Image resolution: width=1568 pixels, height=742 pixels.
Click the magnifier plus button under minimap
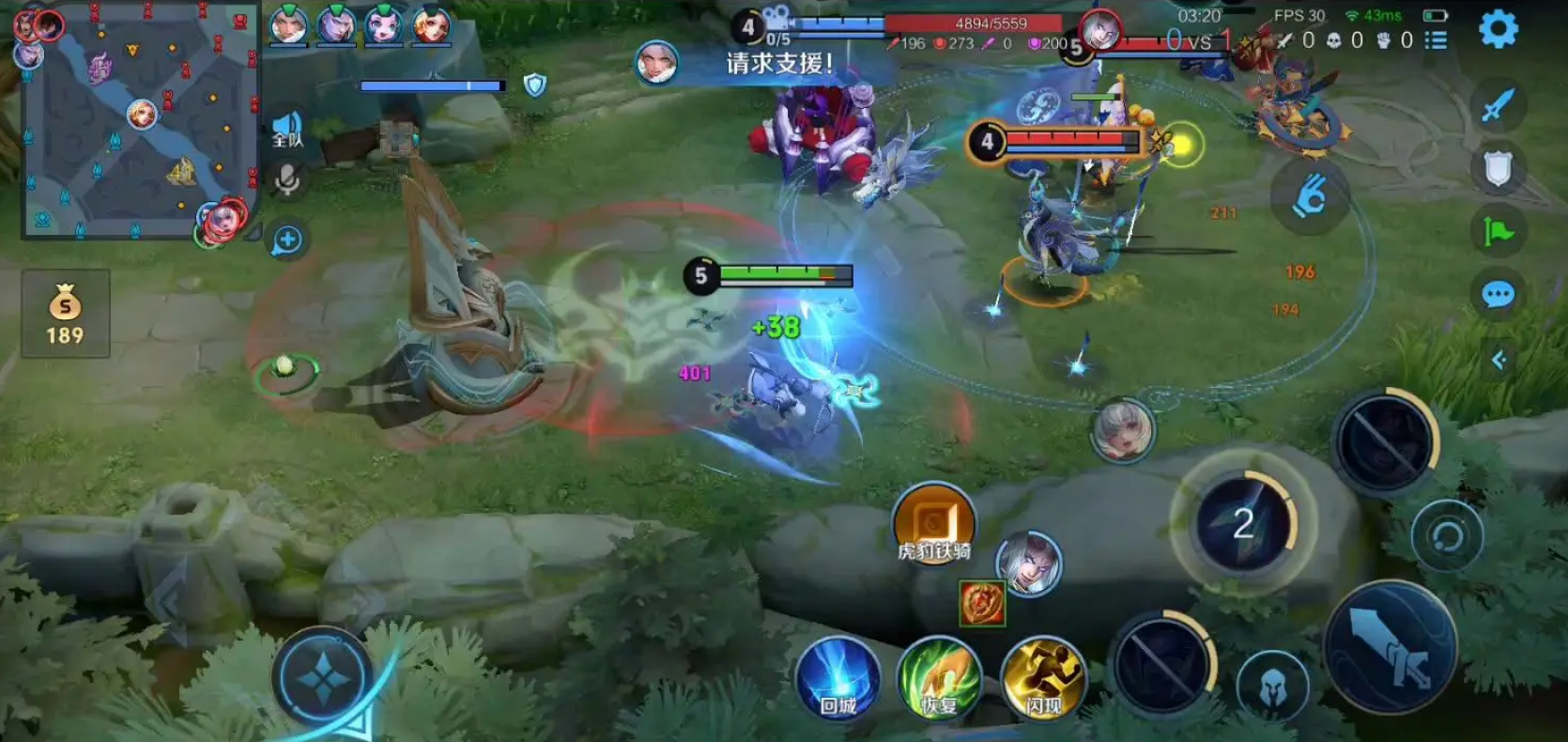tap(287, 240)
